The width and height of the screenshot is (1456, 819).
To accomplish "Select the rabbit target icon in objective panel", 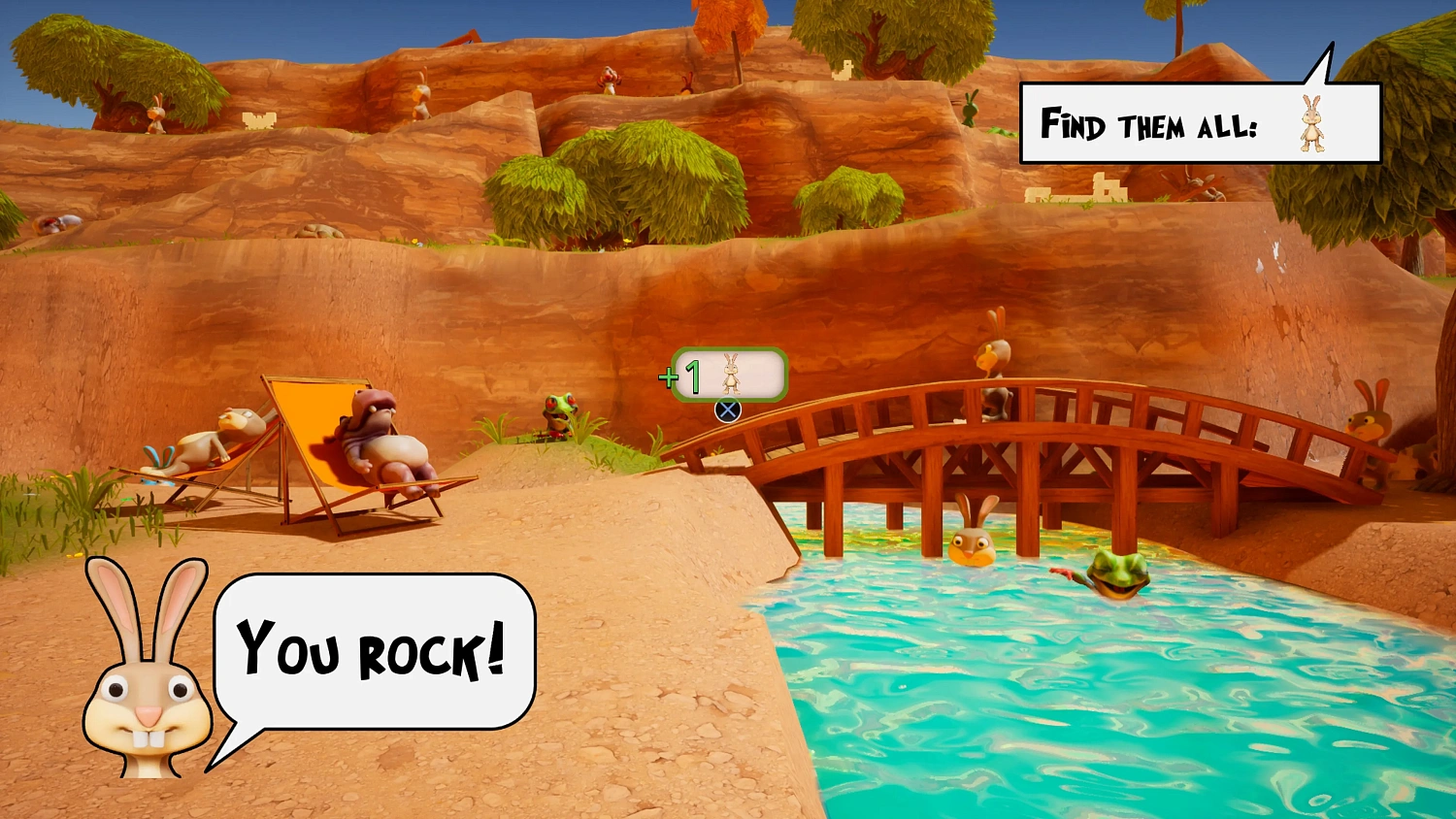I will pyautogui.click(x=1311, y=123).
